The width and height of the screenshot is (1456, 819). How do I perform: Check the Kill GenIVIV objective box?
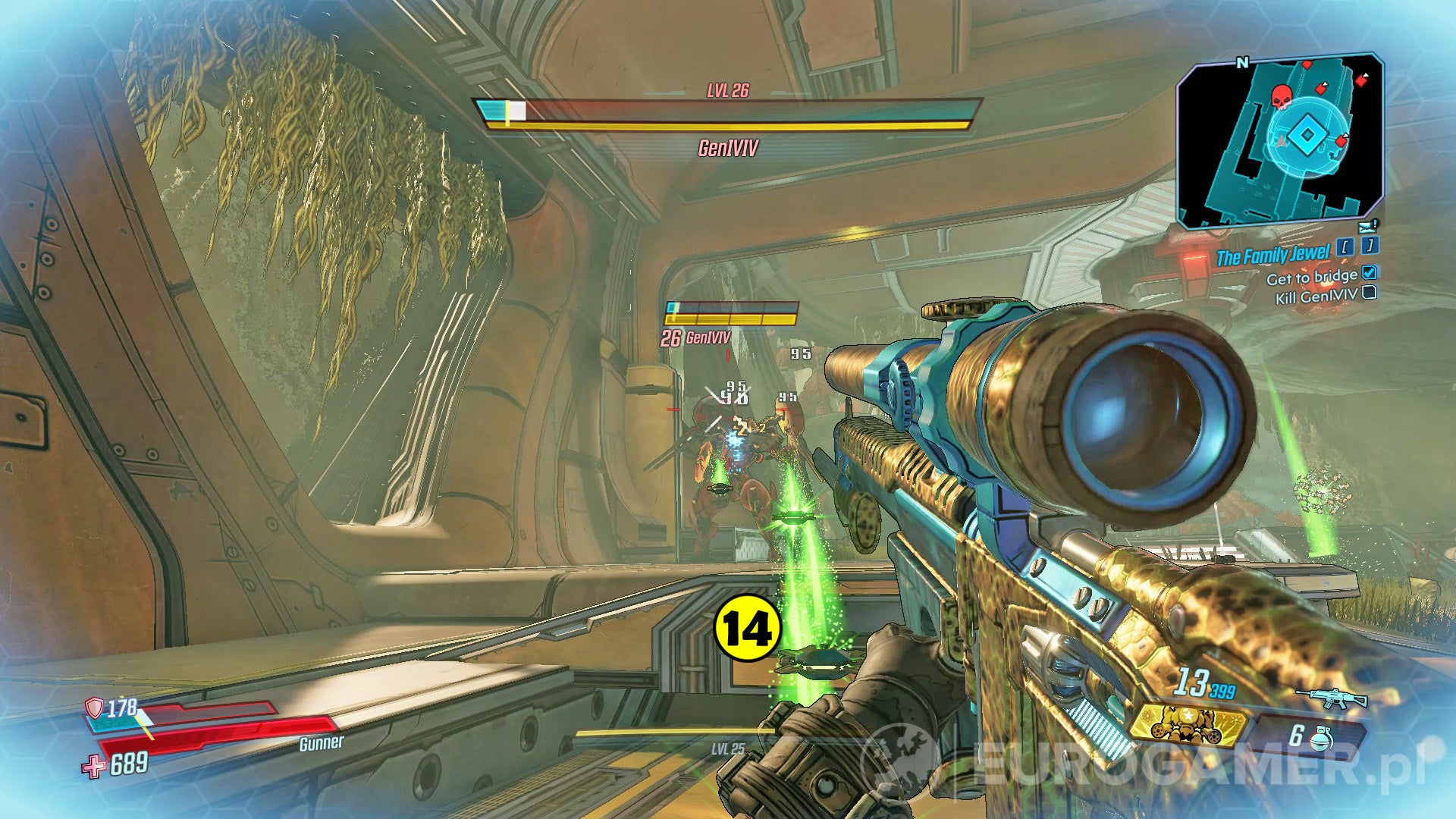coord(1370,294)
